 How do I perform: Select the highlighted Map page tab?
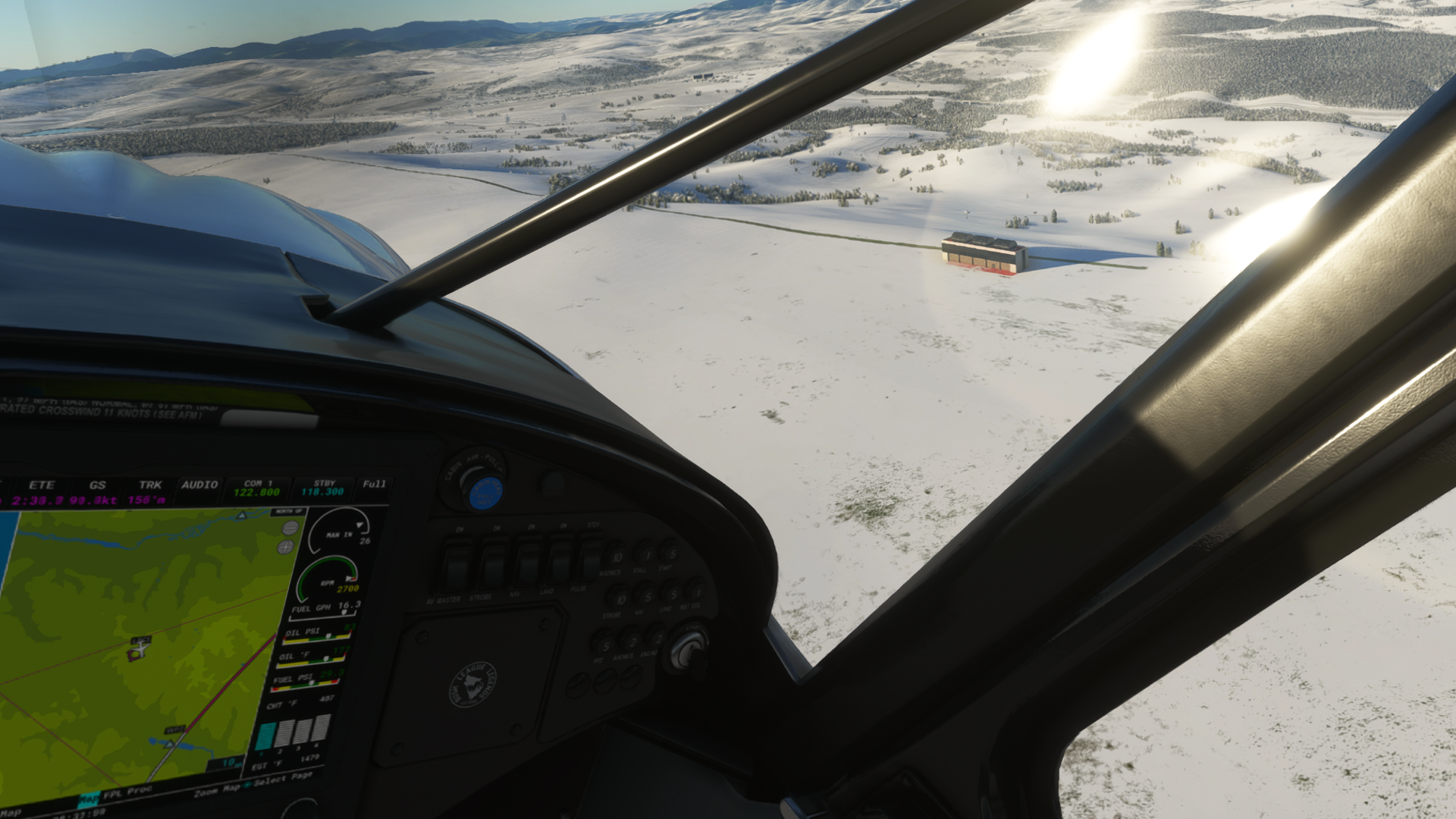89,799
